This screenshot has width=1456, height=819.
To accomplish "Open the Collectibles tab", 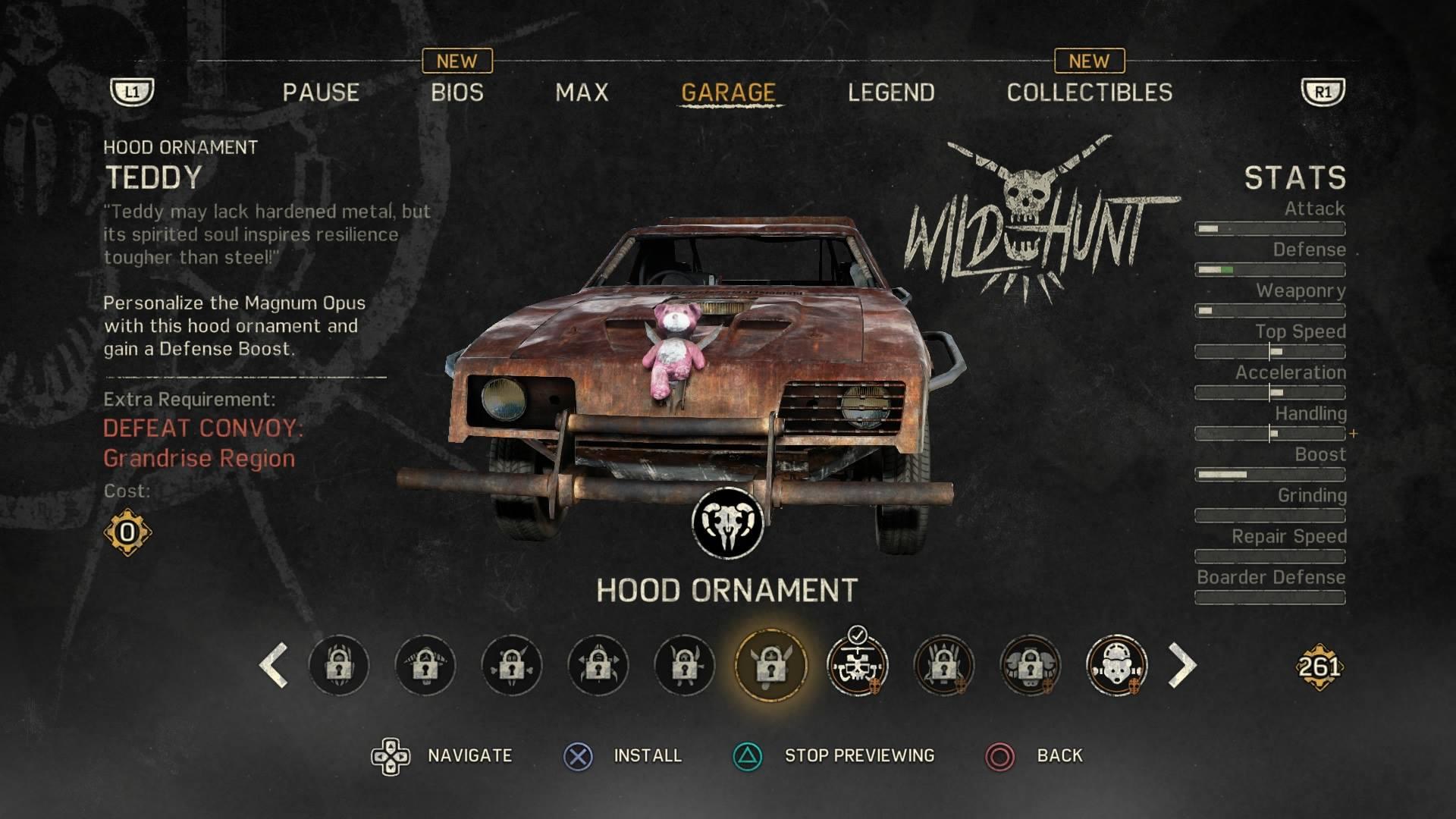I will [1089, 93].
